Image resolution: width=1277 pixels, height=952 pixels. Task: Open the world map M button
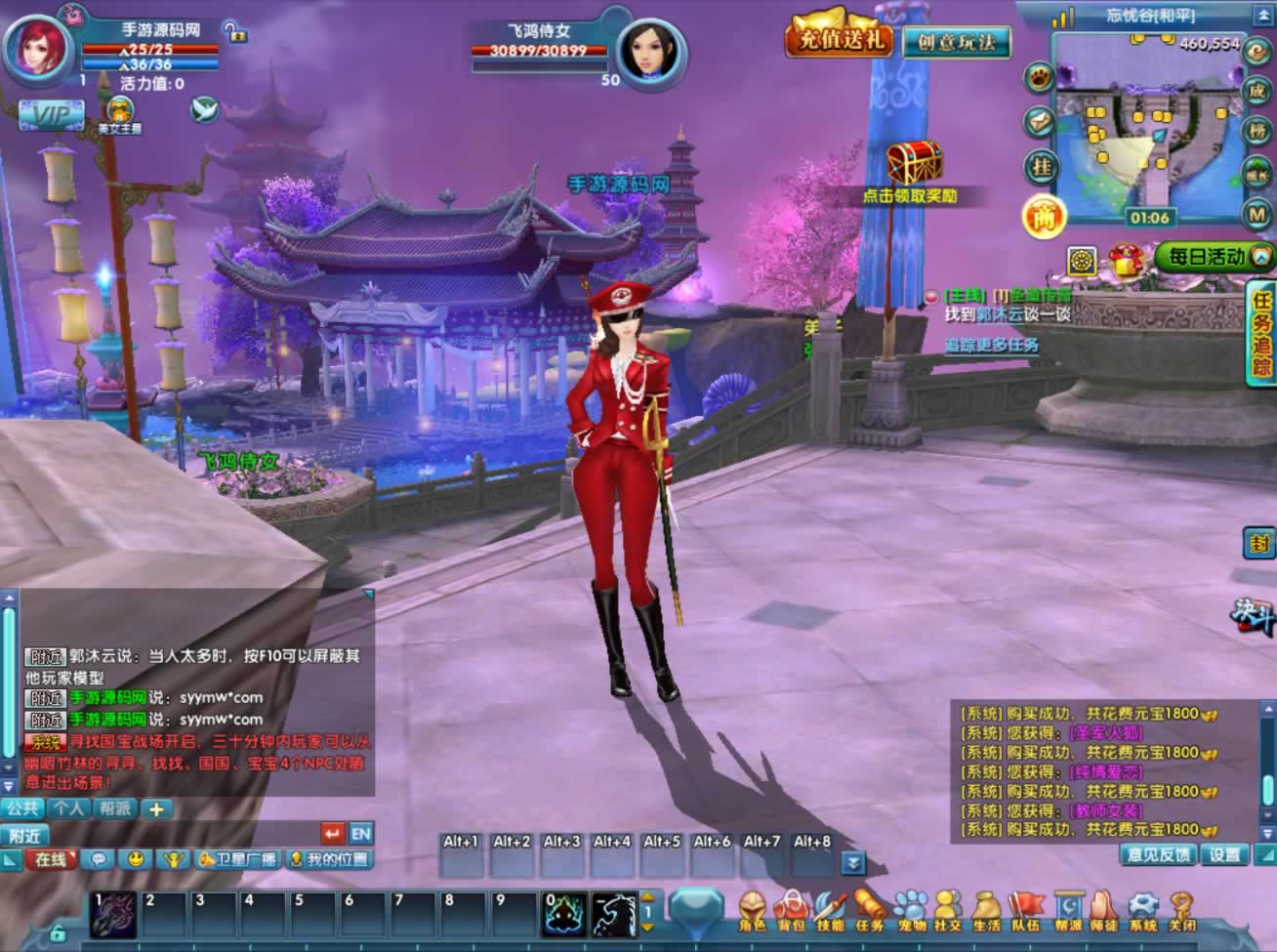coord(1256,214)
